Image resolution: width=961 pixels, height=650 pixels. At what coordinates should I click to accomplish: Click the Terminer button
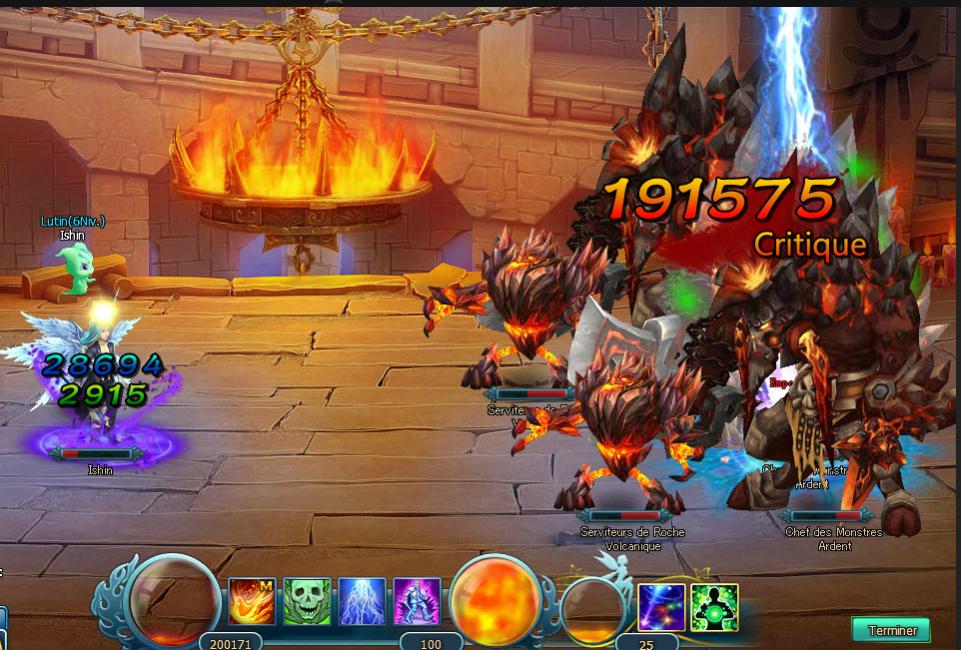(x=891, y=630)
